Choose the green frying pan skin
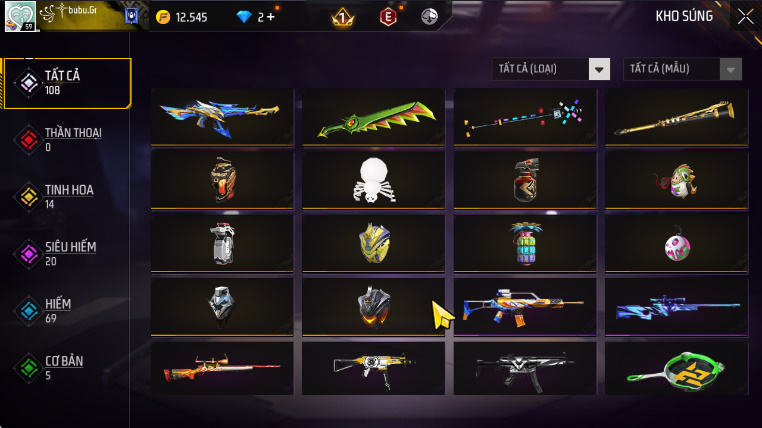762x428 pixels. coord(676,369)
